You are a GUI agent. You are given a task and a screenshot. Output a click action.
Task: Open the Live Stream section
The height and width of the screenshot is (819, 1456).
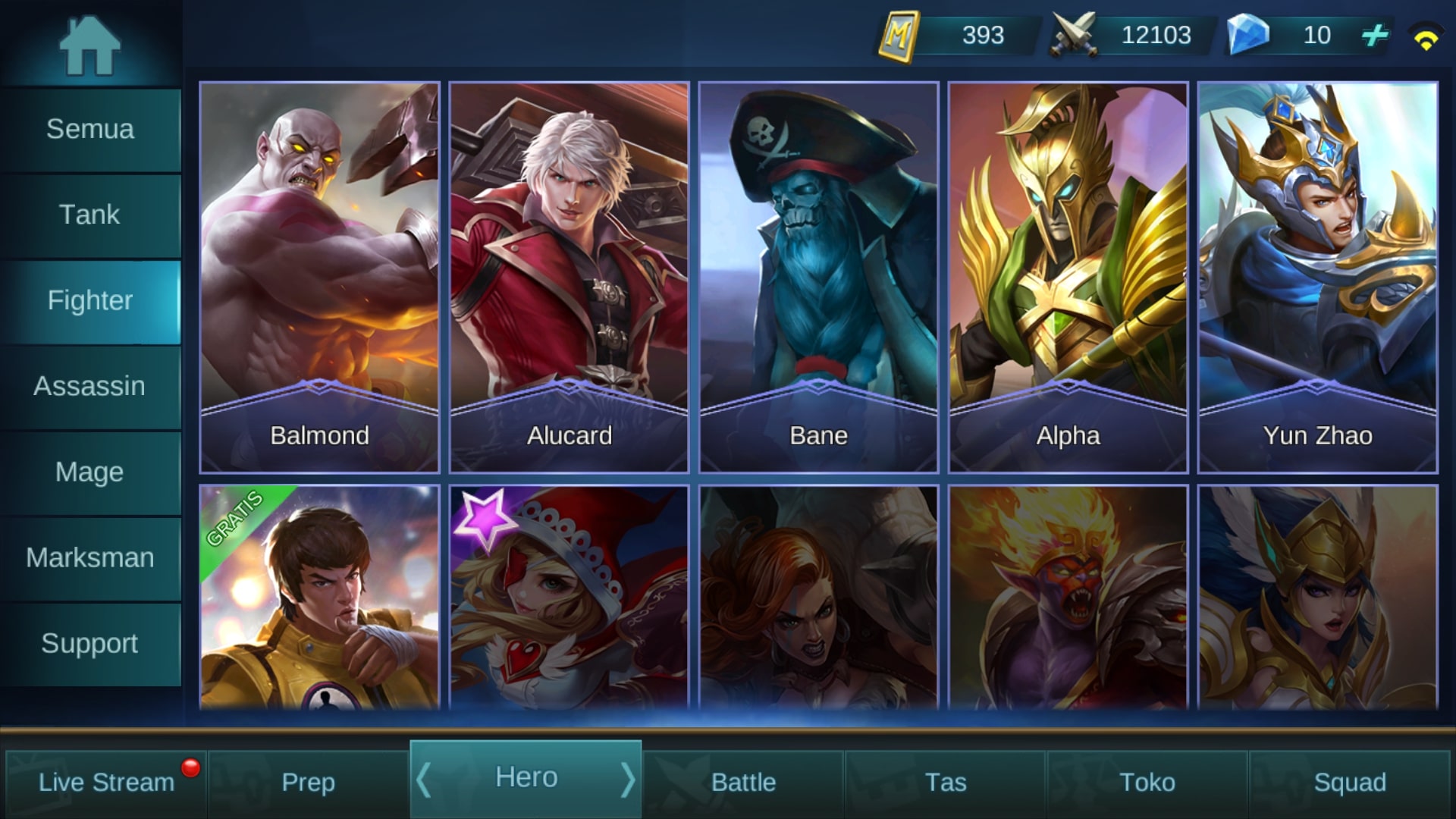[106, 781]
